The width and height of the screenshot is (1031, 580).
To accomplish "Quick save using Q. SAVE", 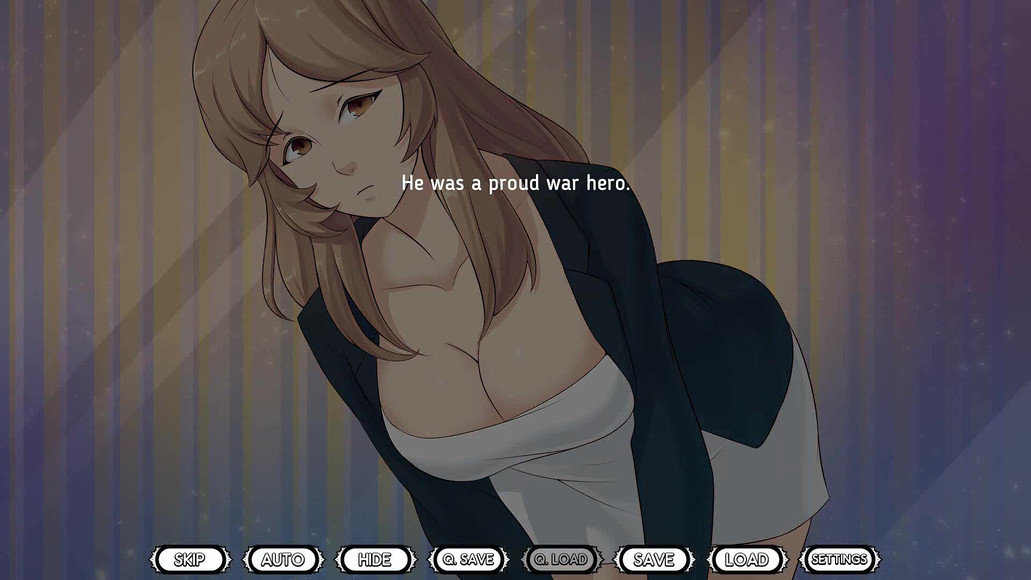I will [x=468, y=559].
